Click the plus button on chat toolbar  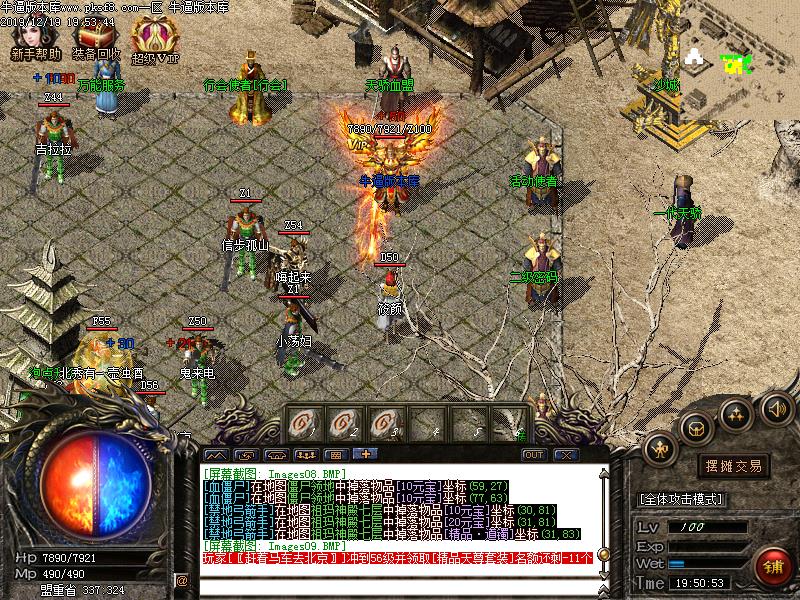tap(361, 455)
